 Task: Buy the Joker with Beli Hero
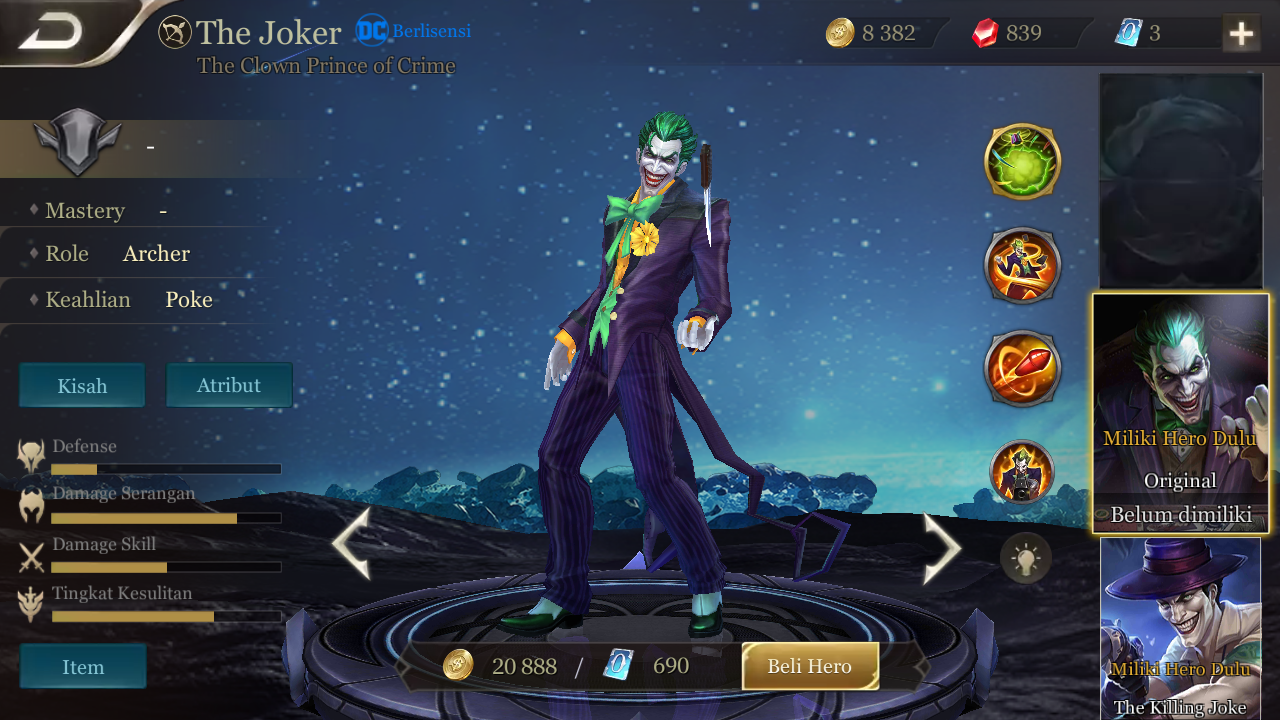pos(810,666)
